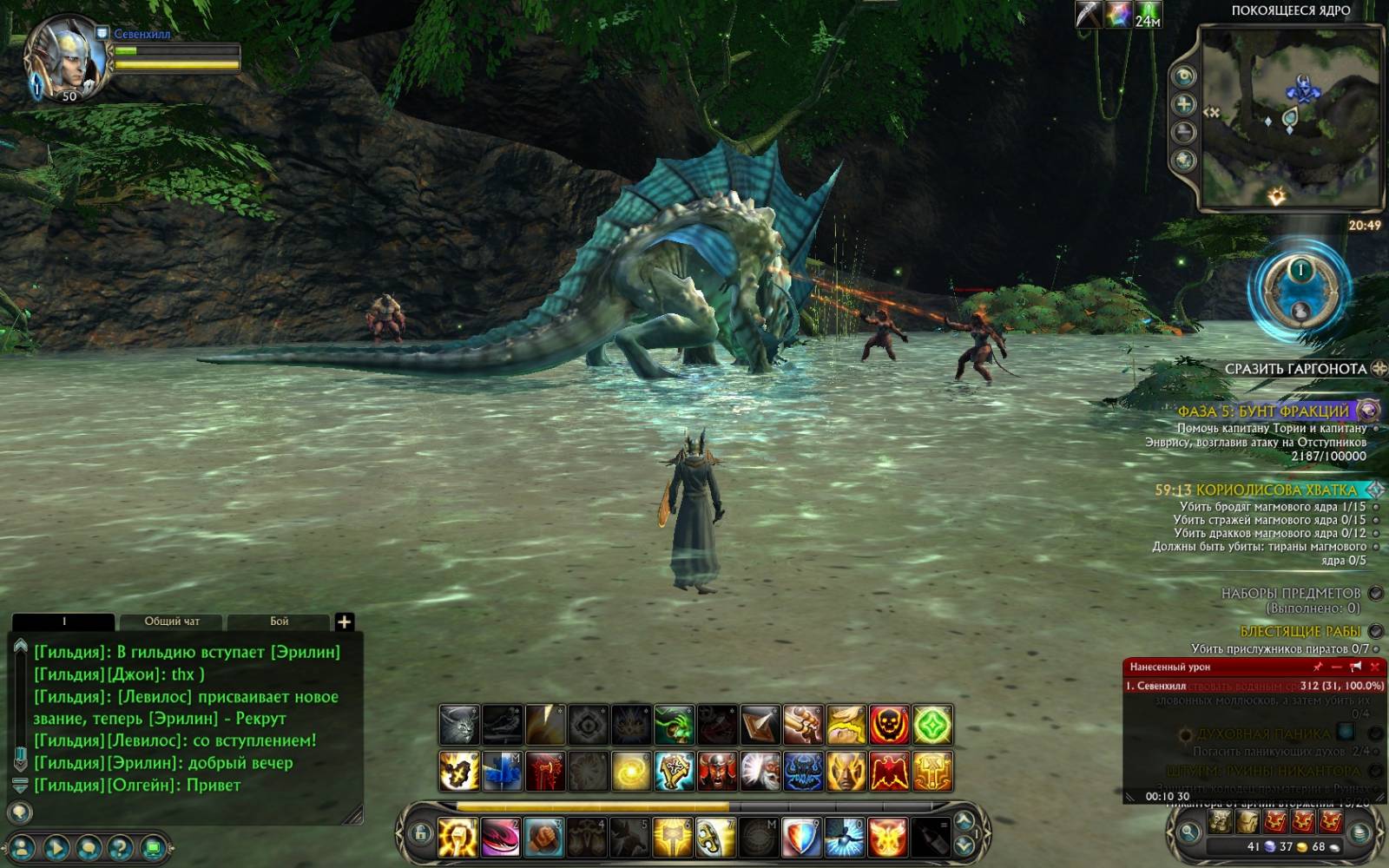This screenshot has width=1389, height=868.
Task: Use the white-bearded old man ability
Action: tap(760, 772)
